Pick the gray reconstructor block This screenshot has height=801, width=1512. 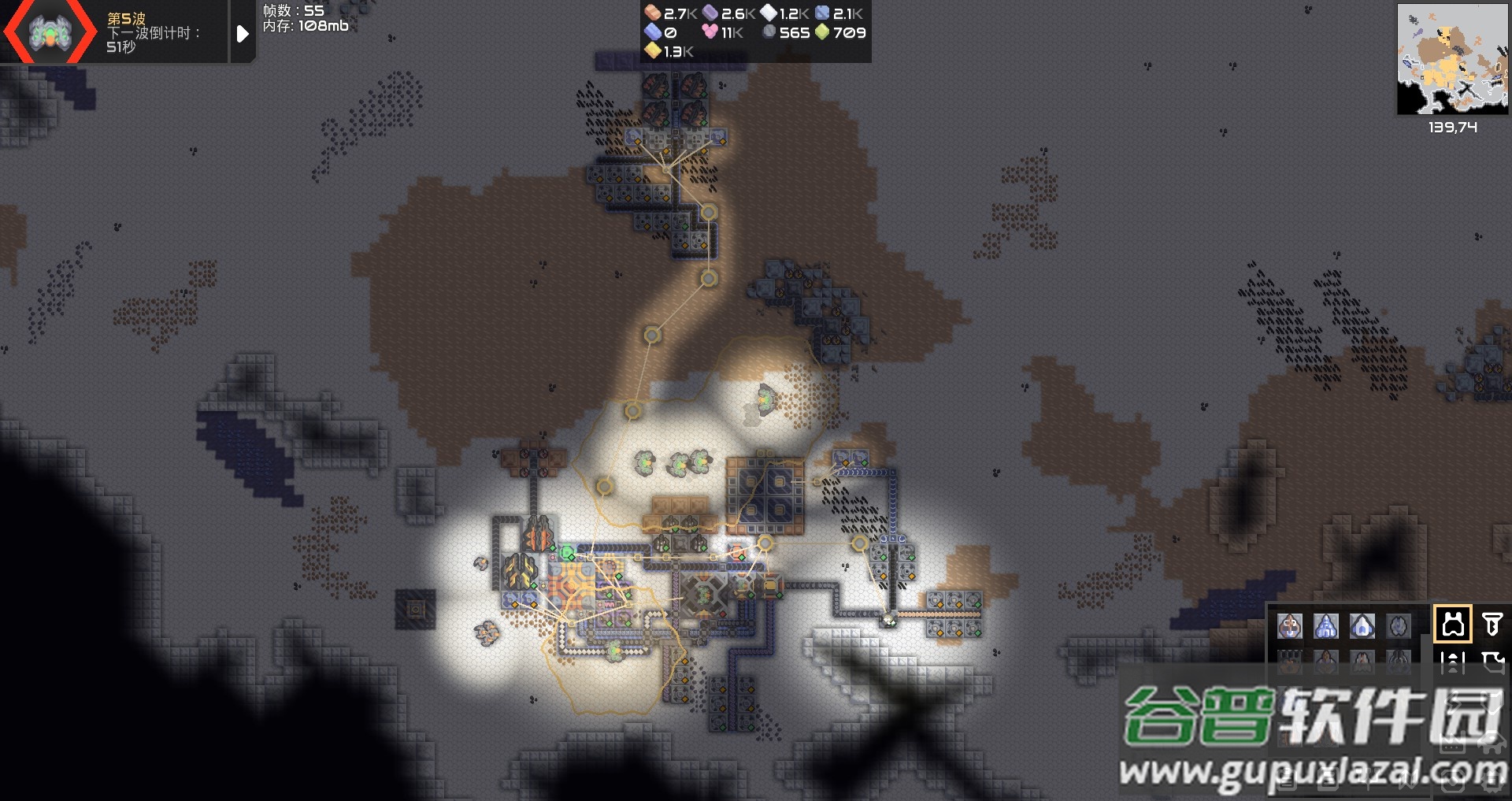(x=1399, y=626)
